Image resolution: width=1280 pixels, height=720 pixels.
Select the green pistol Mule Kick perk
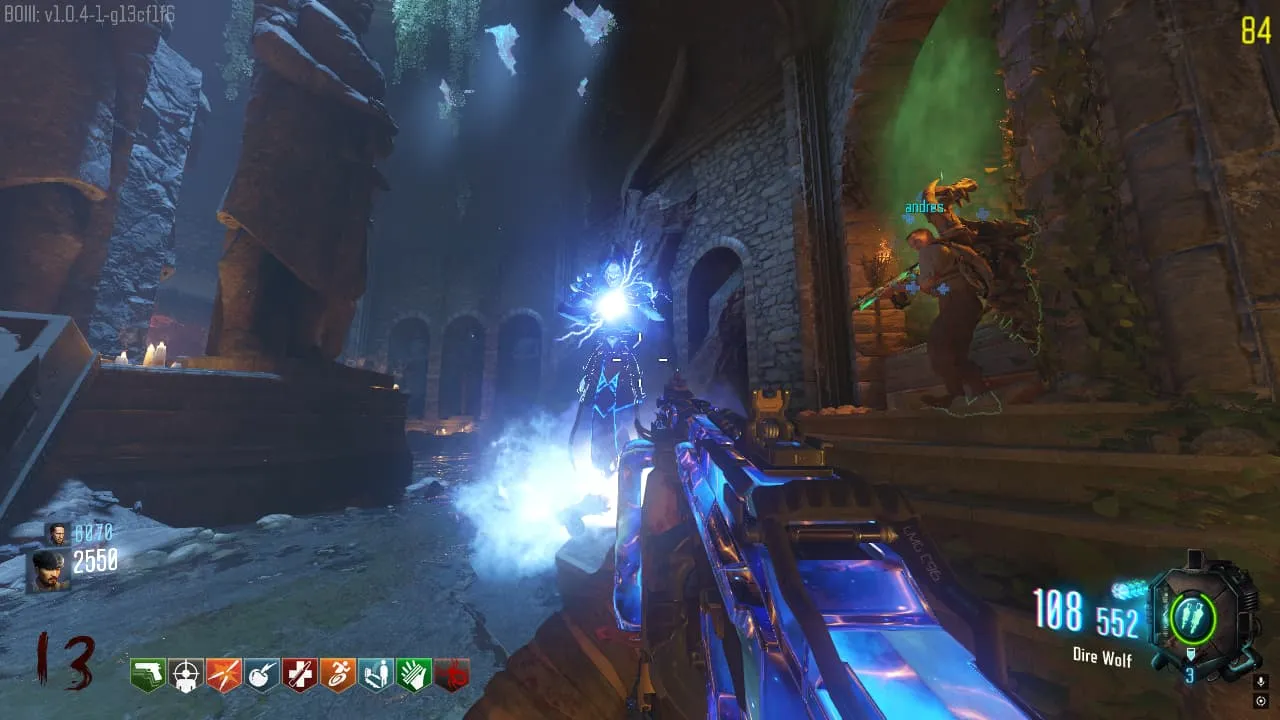coord(147,675)
